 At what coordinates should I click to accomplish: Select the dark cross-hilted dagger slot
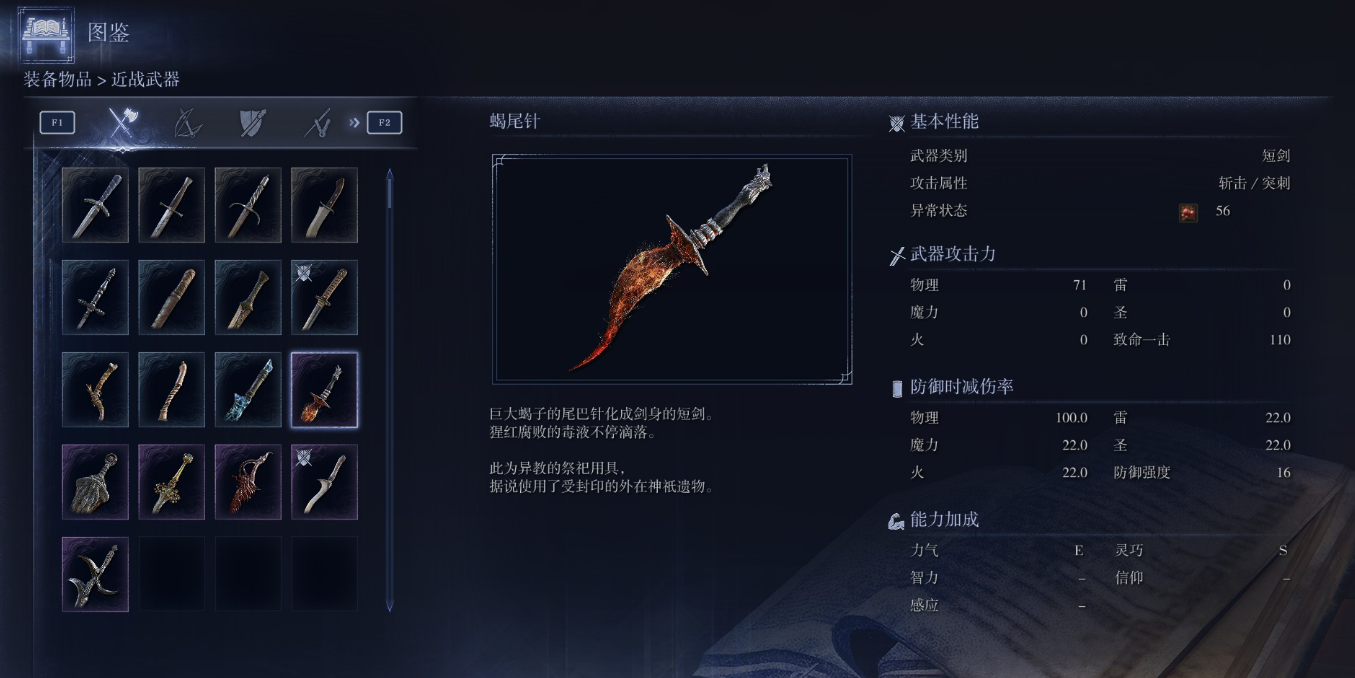coord(95,297)
